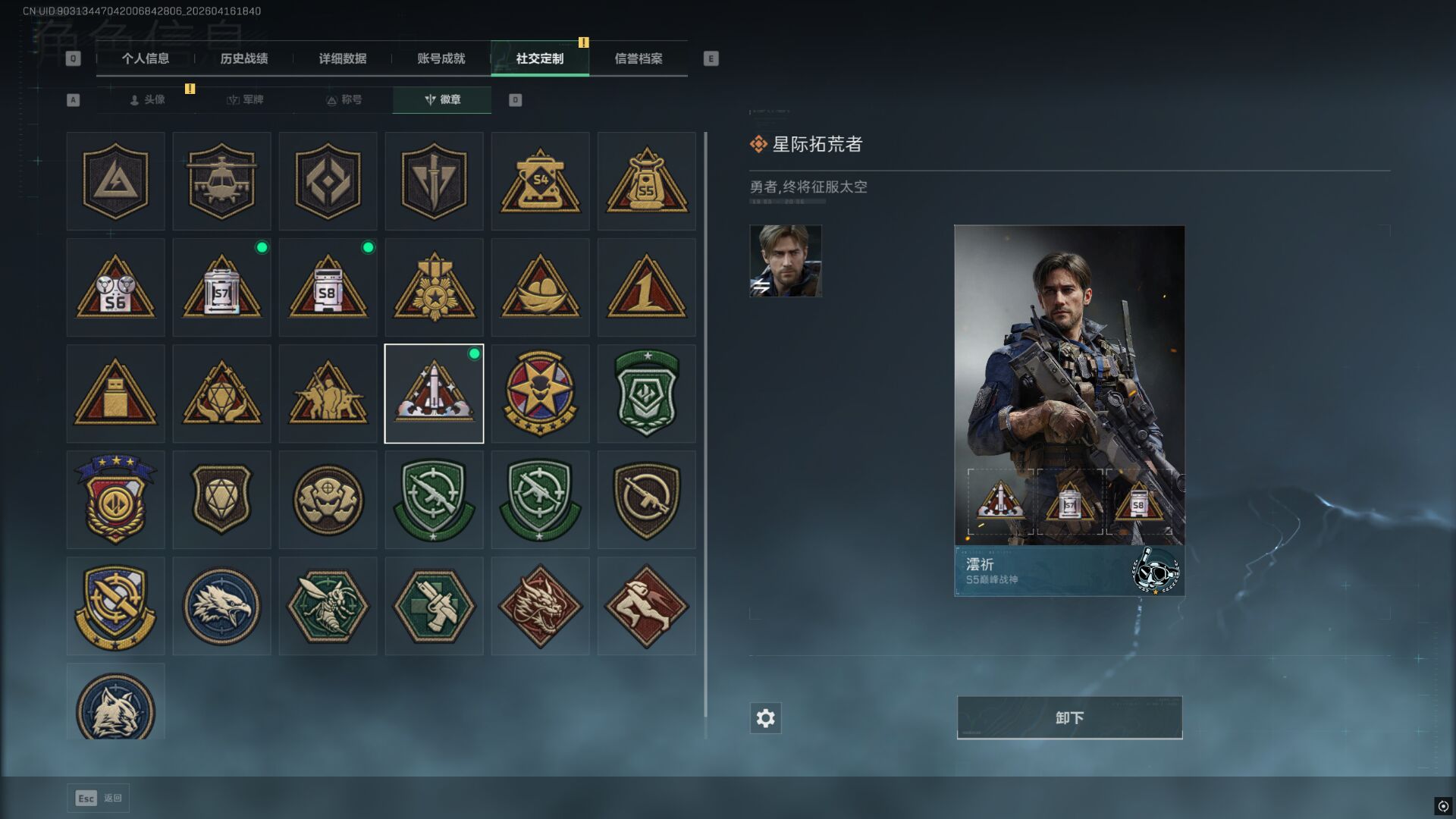Show the 详细数据 tab

[343, 58]
